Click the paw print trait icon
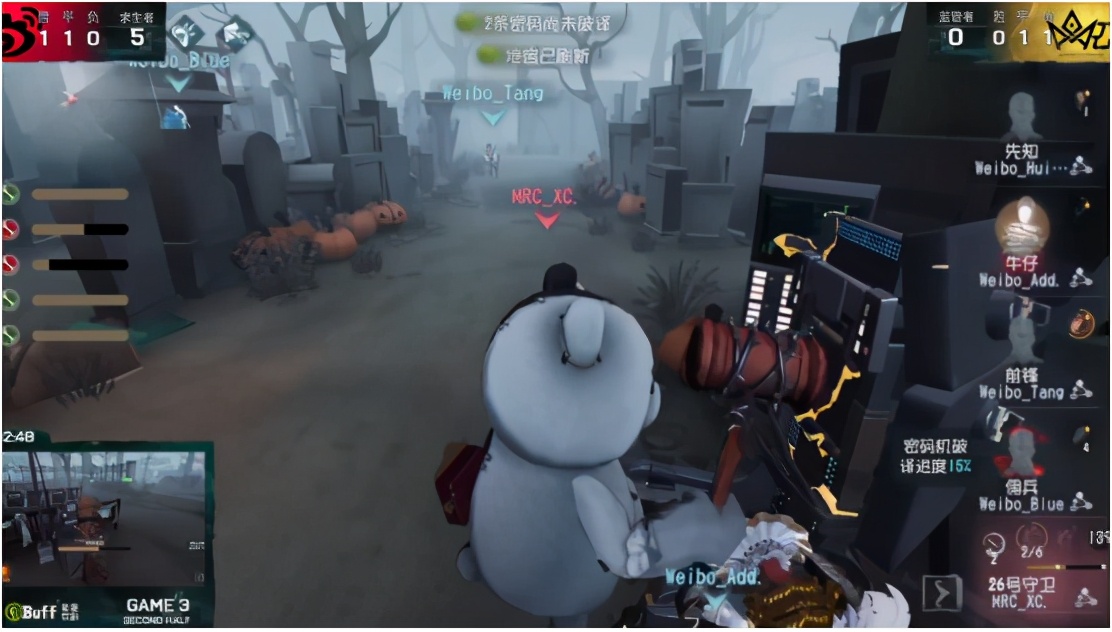1112x632 pixels. (x=185, y=33)
